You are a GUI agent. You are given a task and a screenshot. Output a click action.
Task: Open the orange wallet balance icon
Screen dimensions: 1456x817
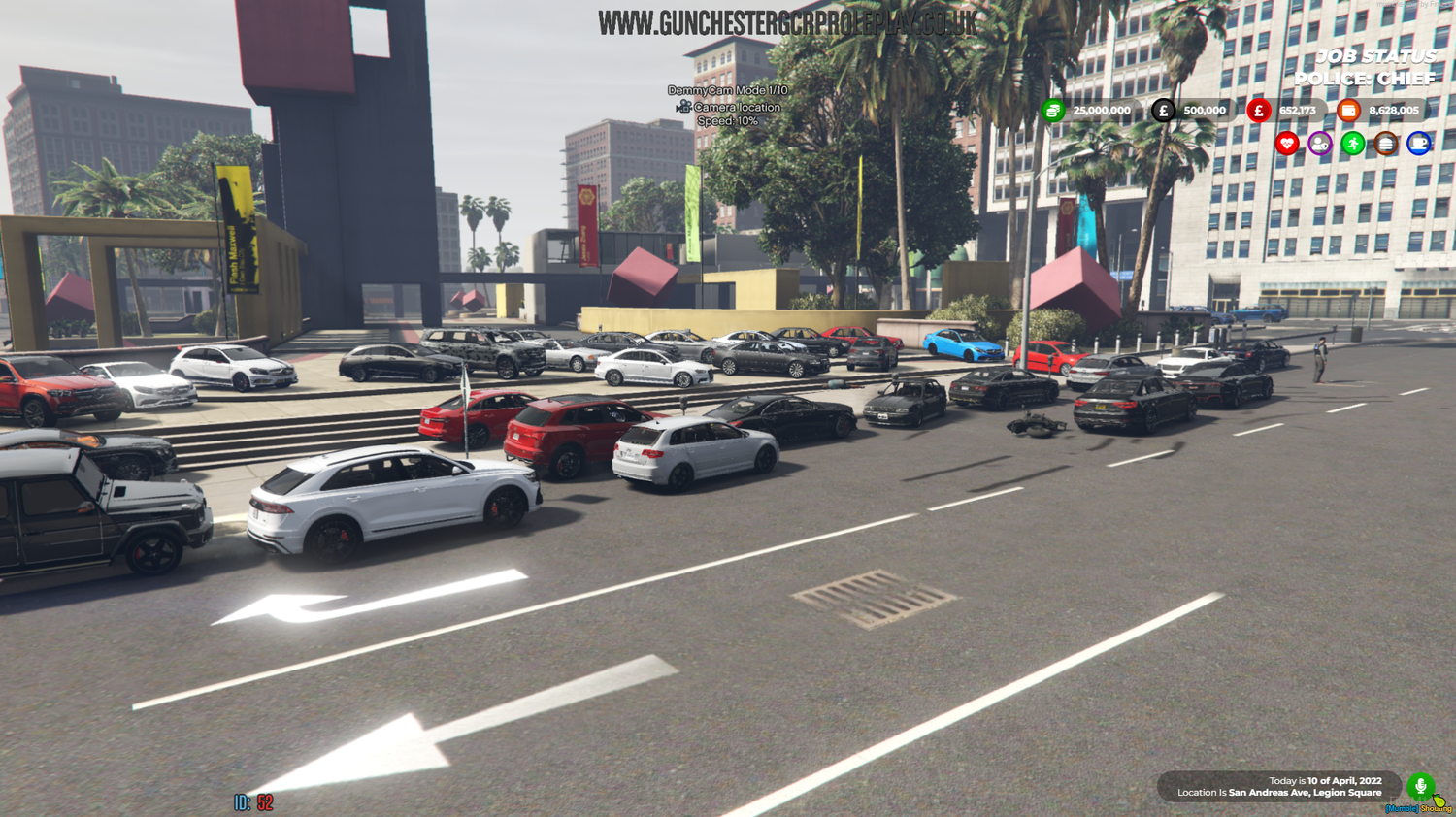pyautogui.click(x=1350, y=111)
